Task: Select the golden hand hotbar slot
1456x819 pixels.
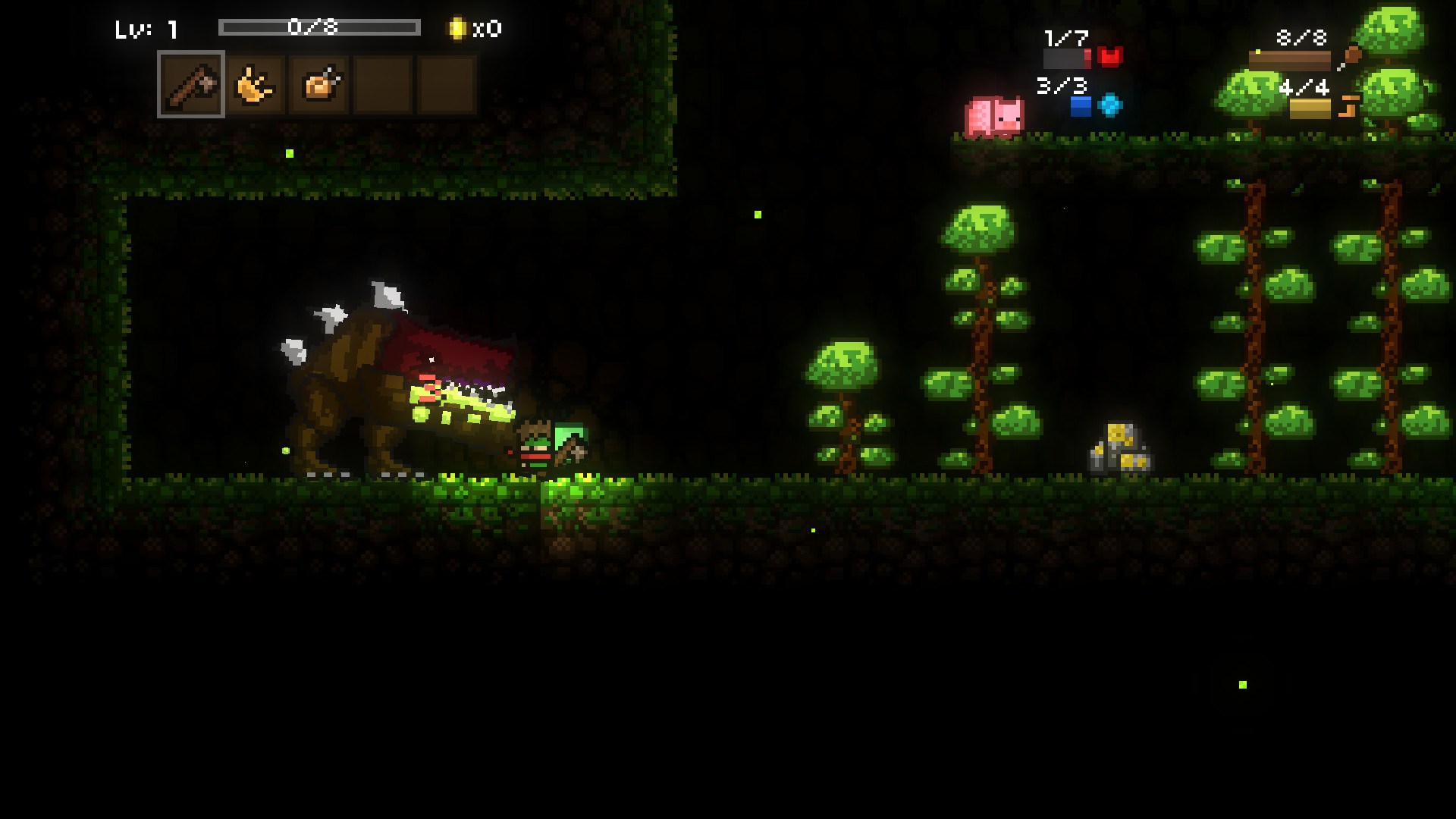Action: [x=256, y=85]
